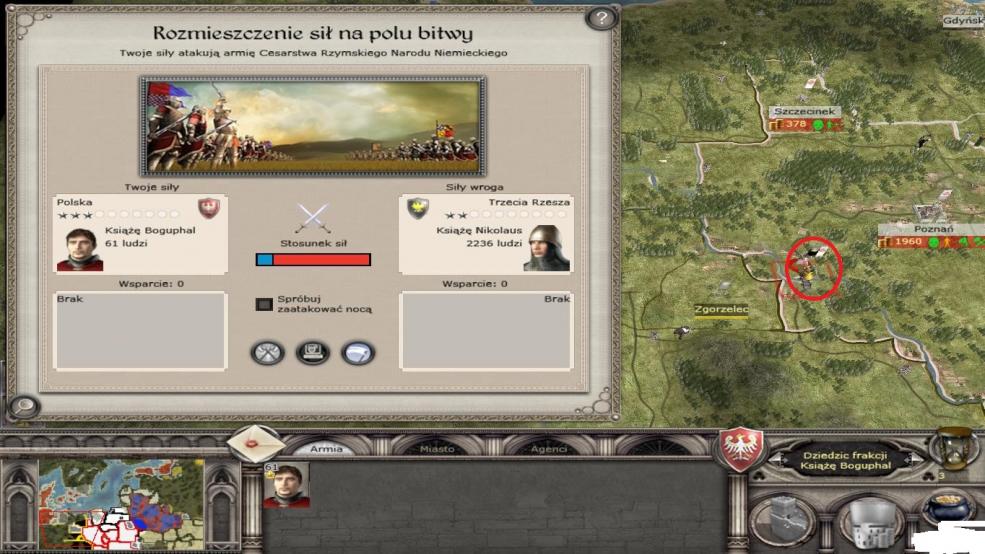Toggle the 'Spróbuj zaatakować nocą' checkbox
The width and height of the screenshot is (985, 554).
264,303
